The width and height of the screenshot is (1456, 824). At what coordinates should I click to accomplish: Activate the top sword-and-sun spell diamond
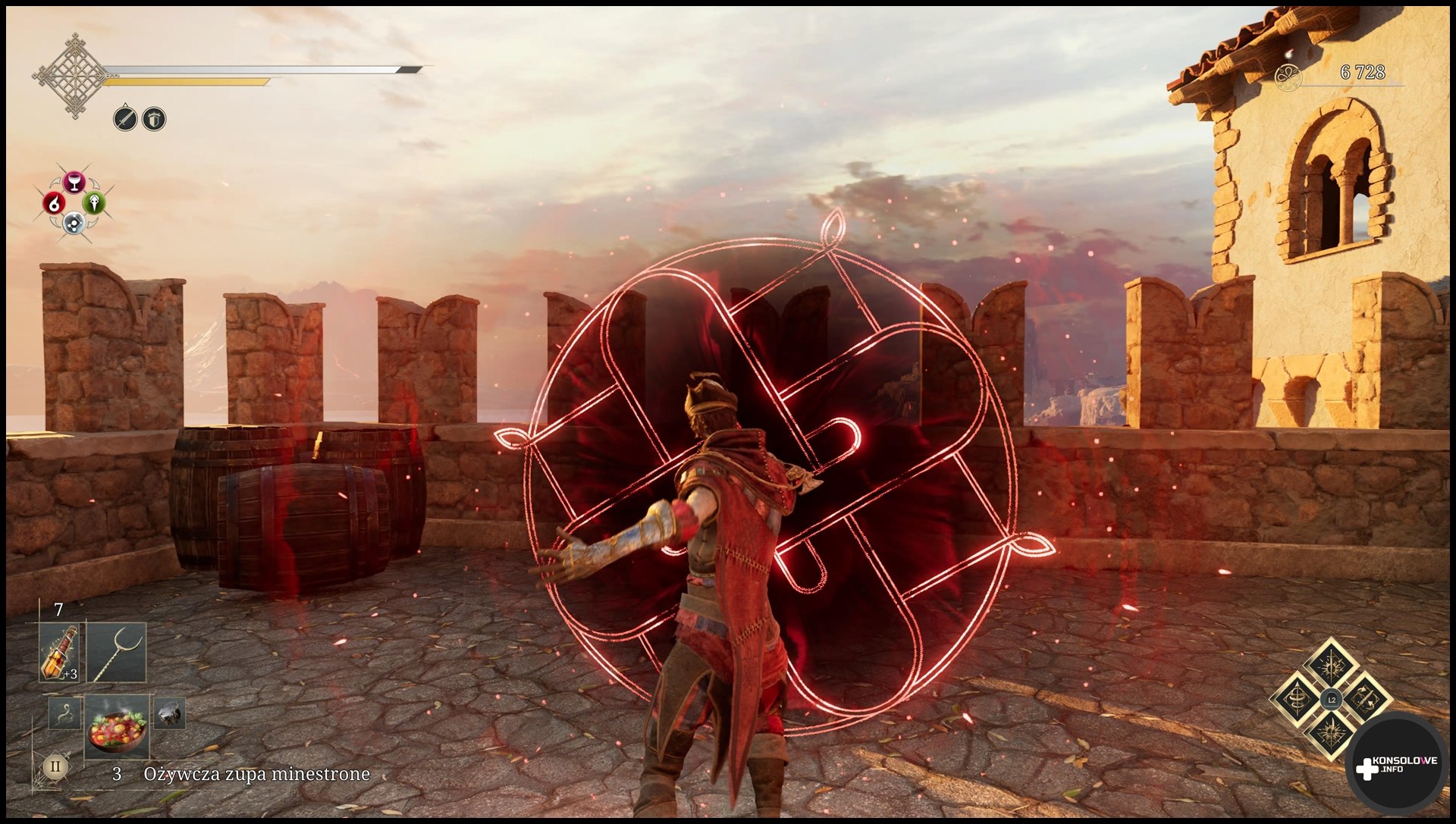1332,665
